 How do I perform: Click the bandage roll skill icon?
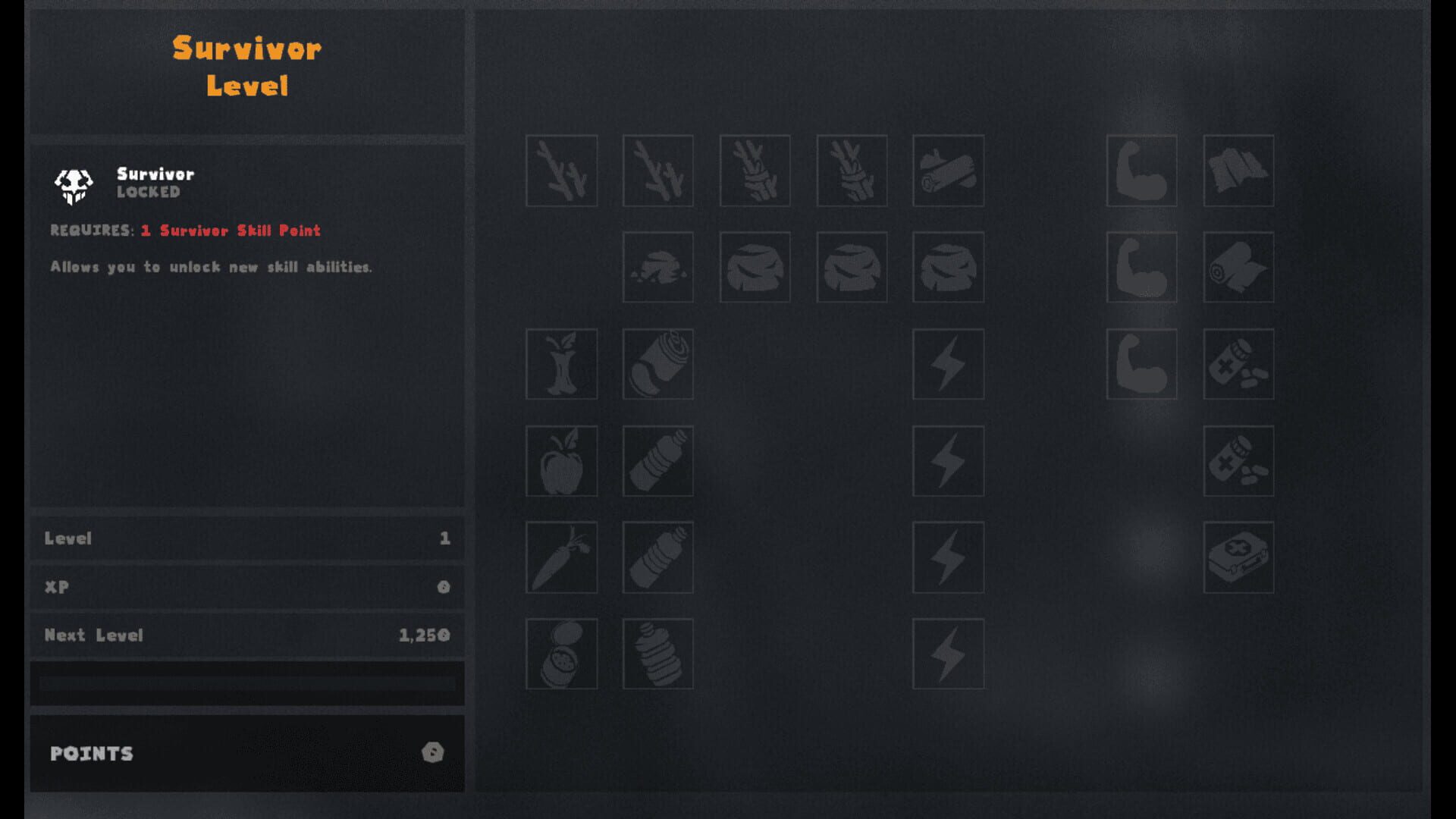click(x=1238, y=268)
